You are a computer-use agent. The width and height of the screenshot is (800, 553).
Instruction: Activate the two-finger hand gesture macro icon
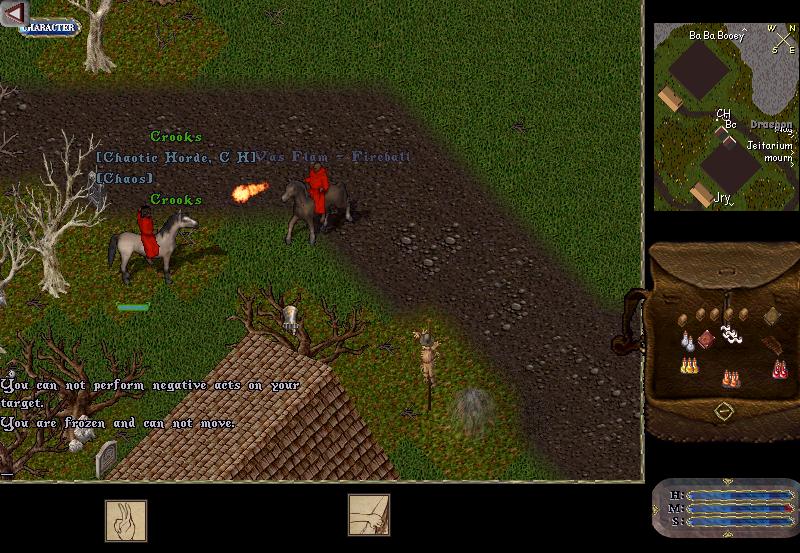click(x=126, y=520)
